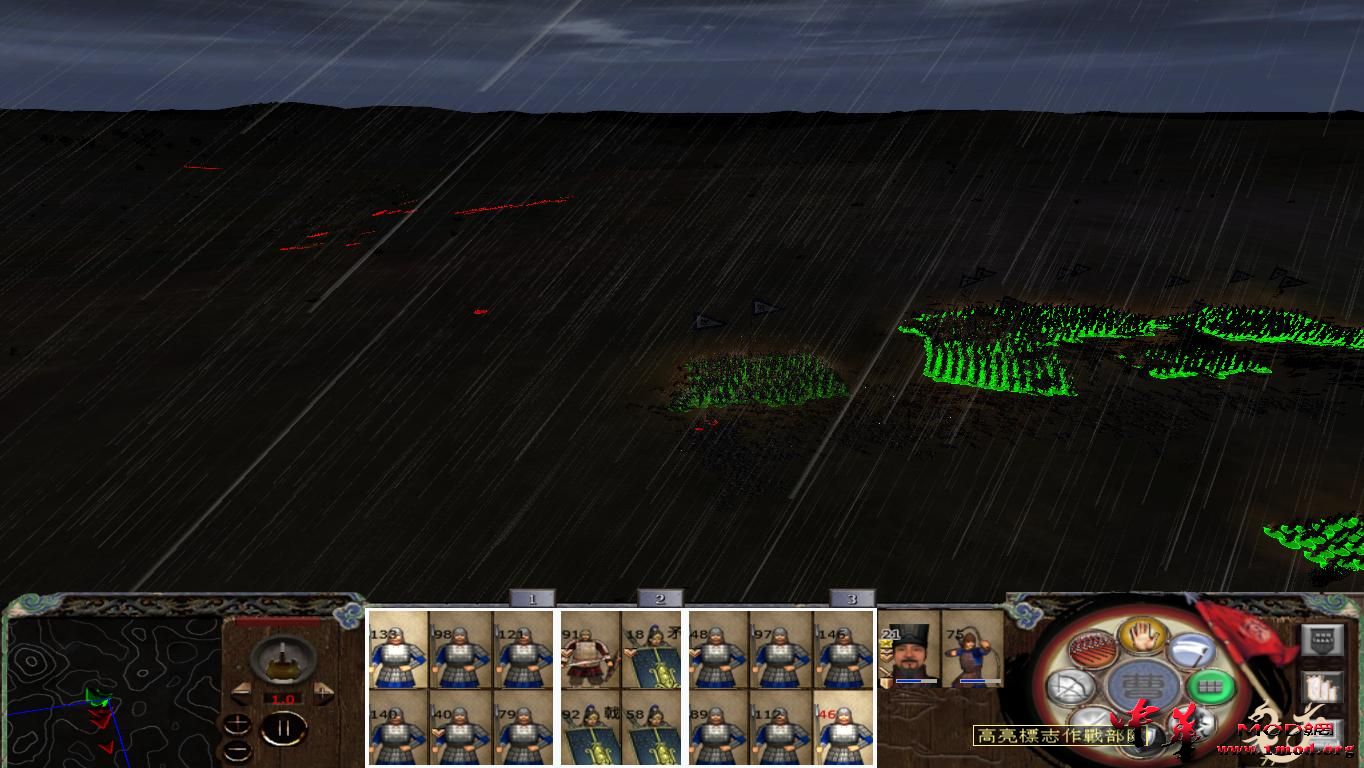Click the right arrow to raise game speed
The height and width of the screenshot is (768, 1364).
(x=324, y=693)
